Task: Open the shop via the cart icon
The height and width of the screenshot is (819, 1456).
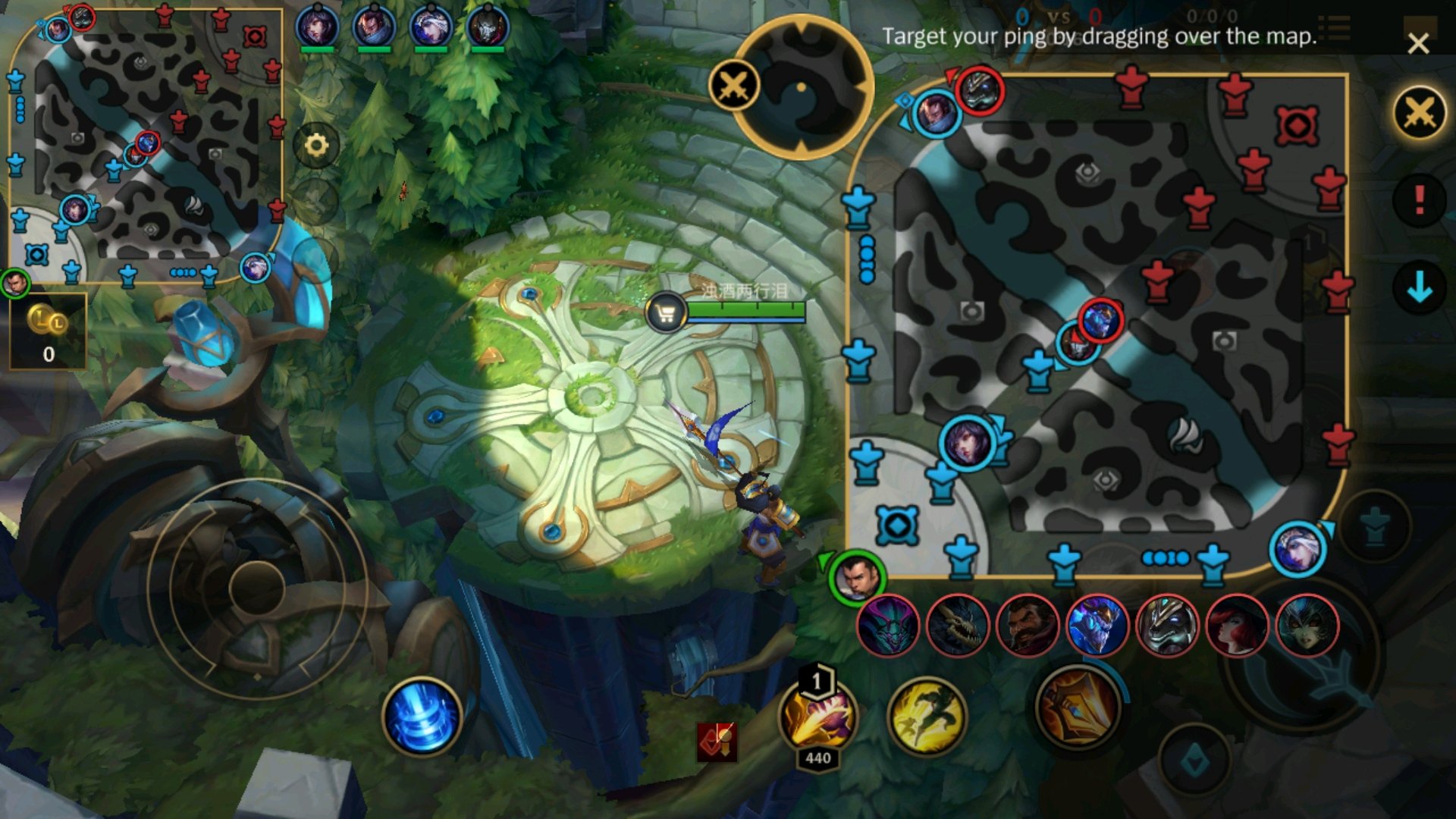Action: pyautogui.click(x=666, y=312)
